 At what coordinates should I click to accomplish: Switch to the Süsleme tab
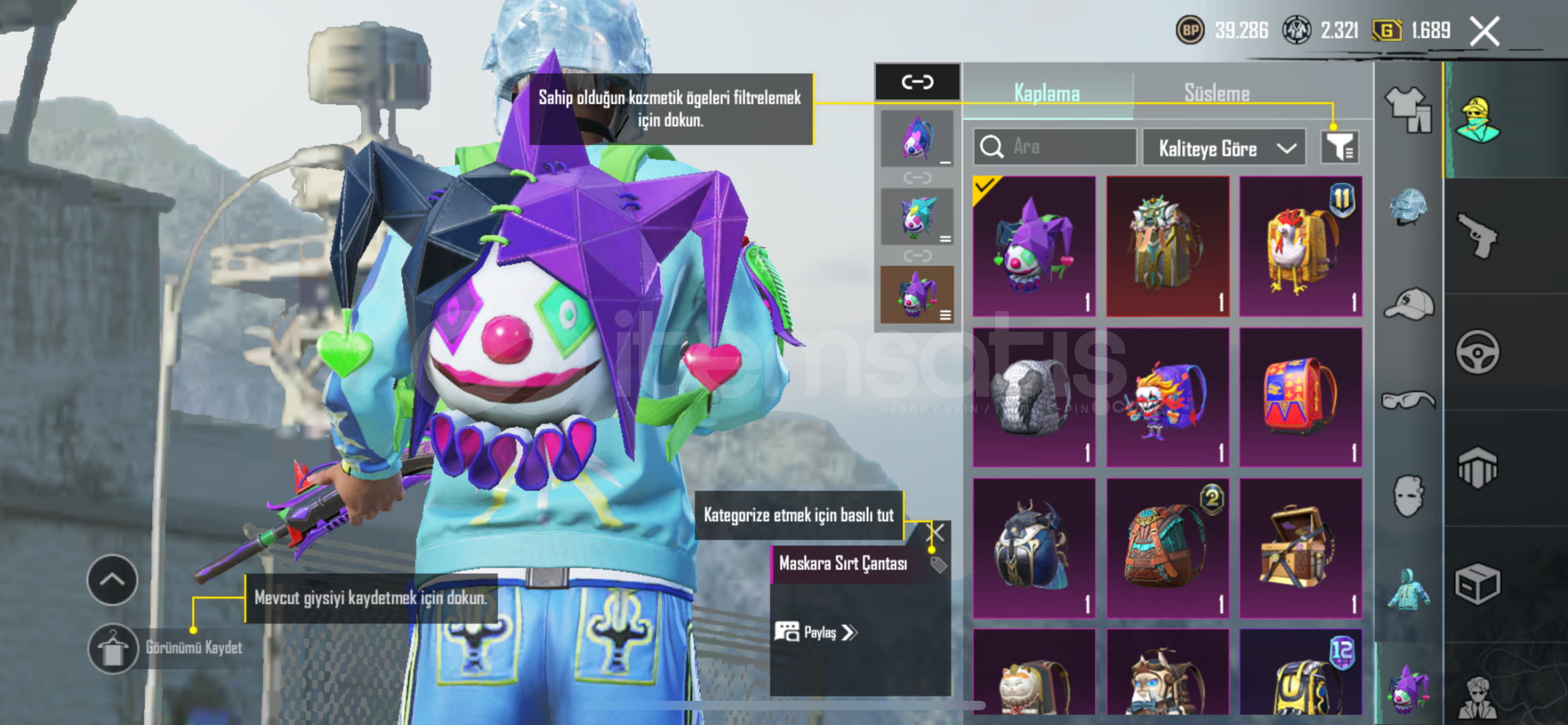[x=1216, y=93]
